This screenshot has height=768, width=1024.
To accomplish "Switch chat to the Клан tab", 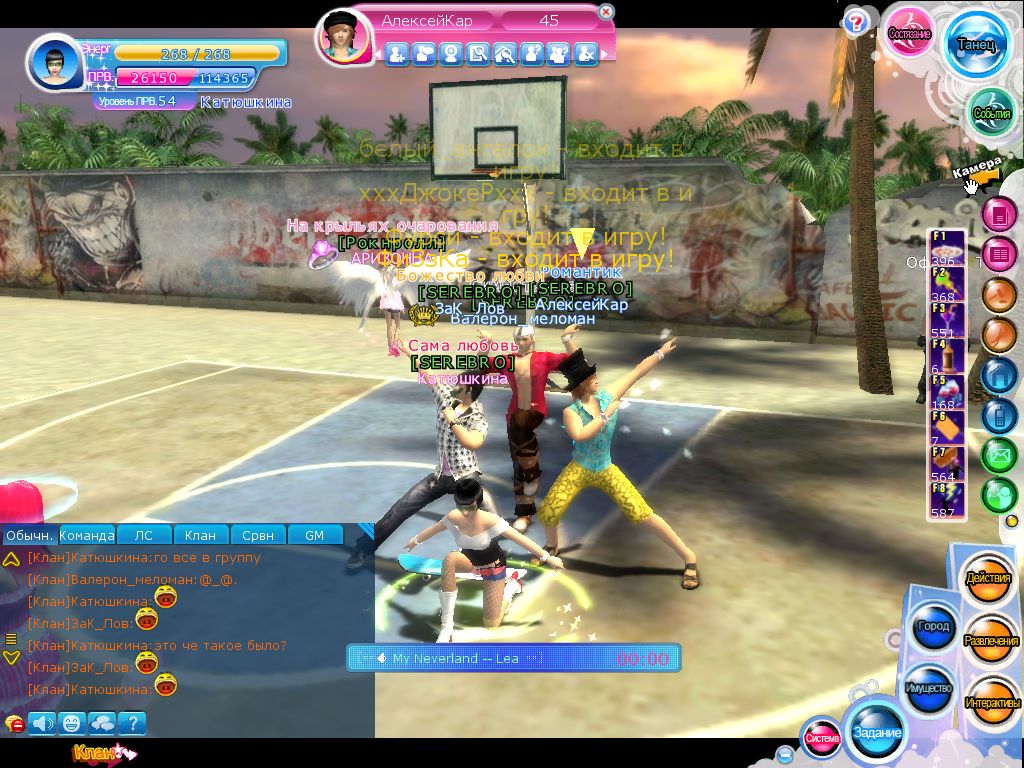I will coord(201,536).
